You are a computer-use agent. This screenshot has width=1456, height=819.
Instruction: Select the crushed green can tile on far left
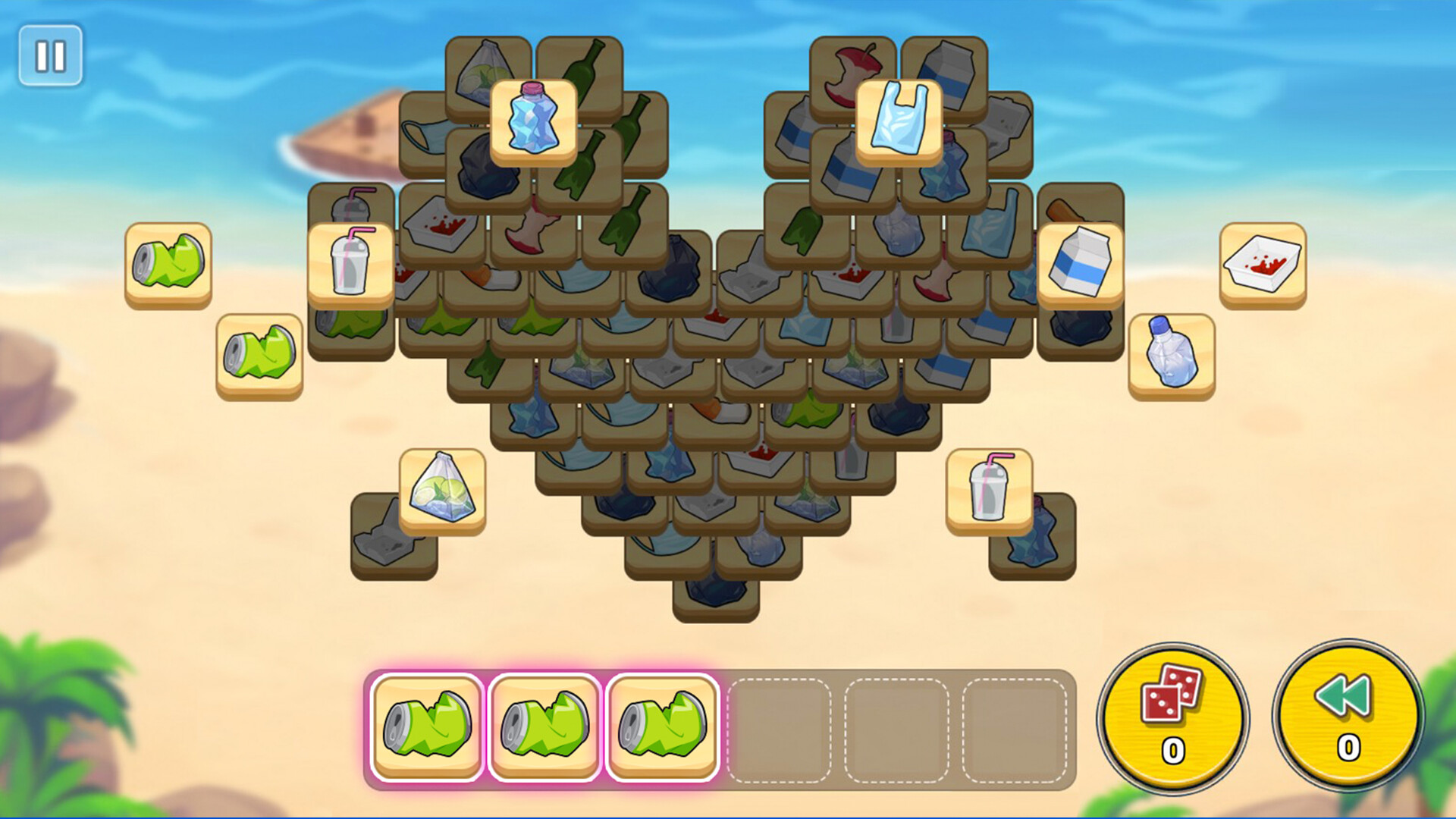pyautogui.click(x=167, y=262)
